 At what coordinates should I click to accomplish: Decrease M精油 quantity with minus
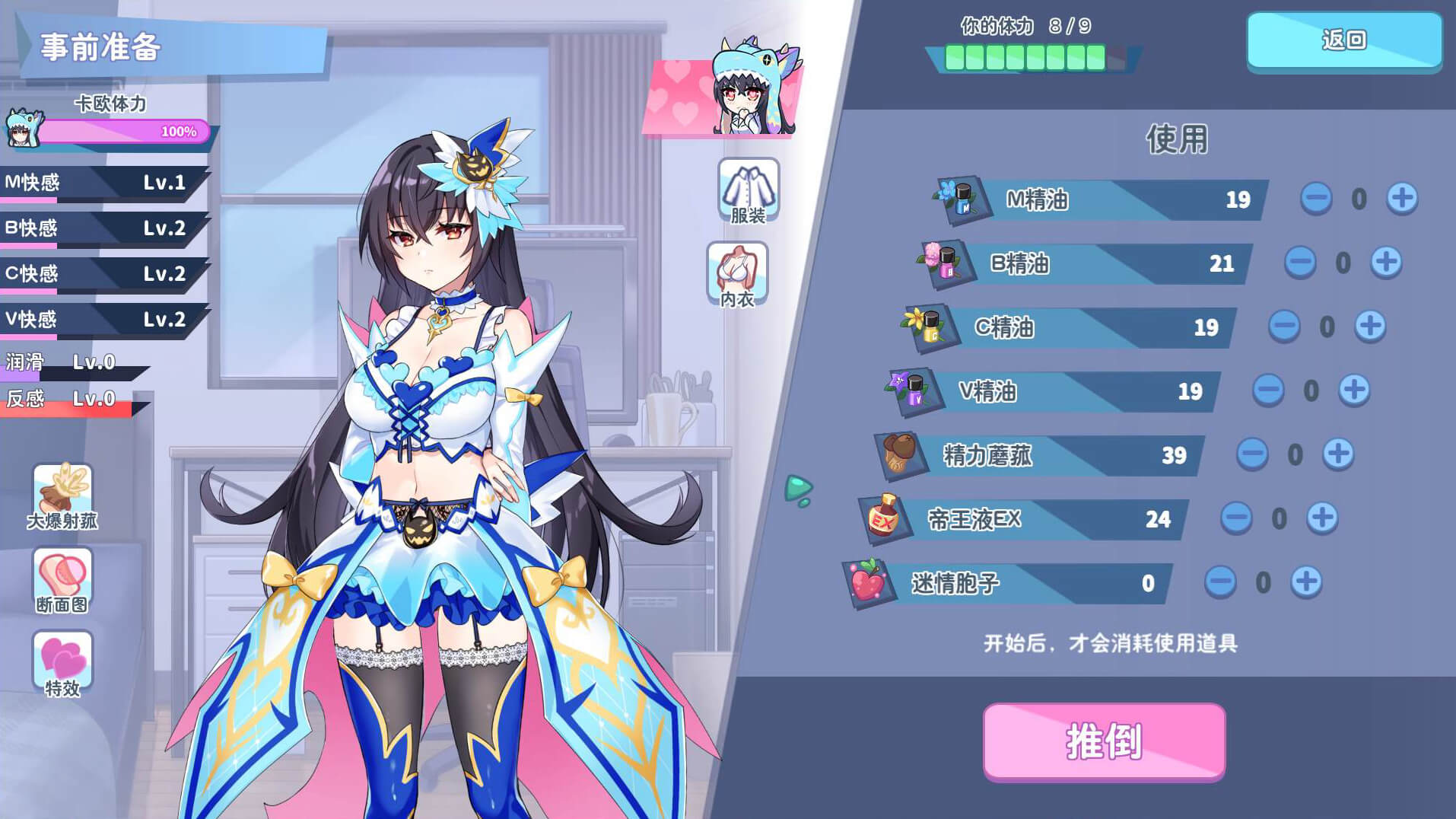(x=1315, y=198)
